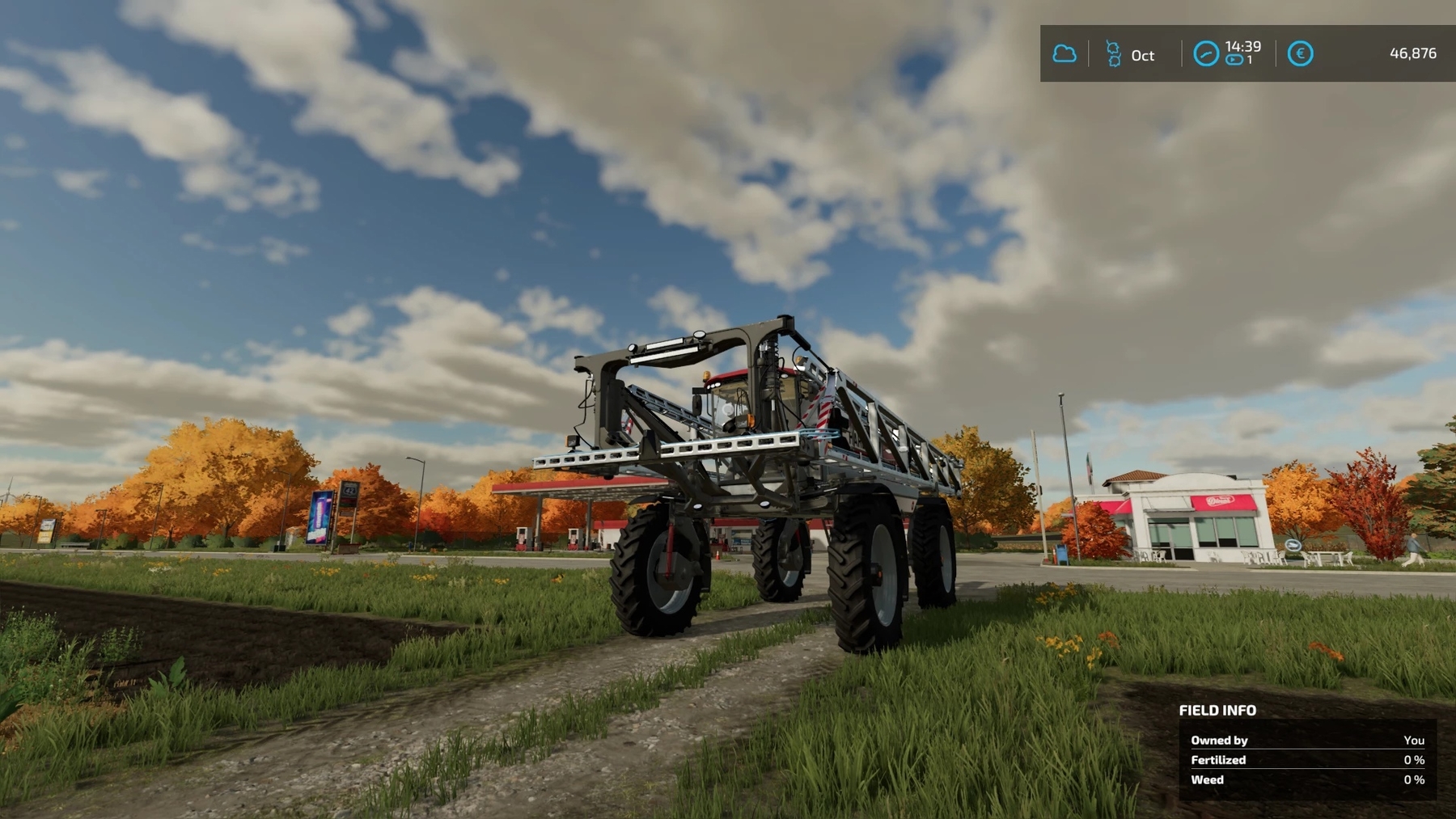
Task: Click the speedometer-style time icon
Action: [1206, 54]
